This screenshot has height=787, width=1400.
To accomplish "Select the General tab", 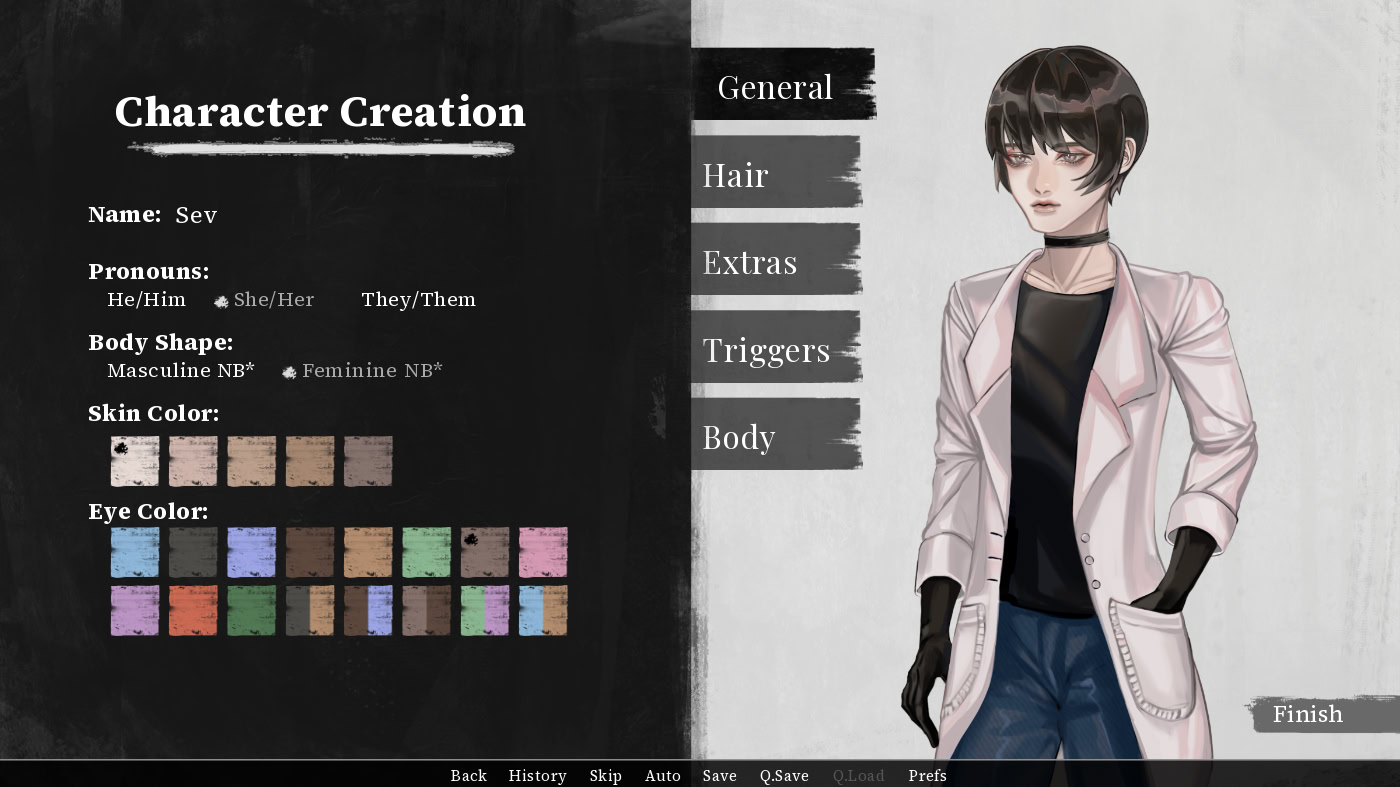I will 775,87.
